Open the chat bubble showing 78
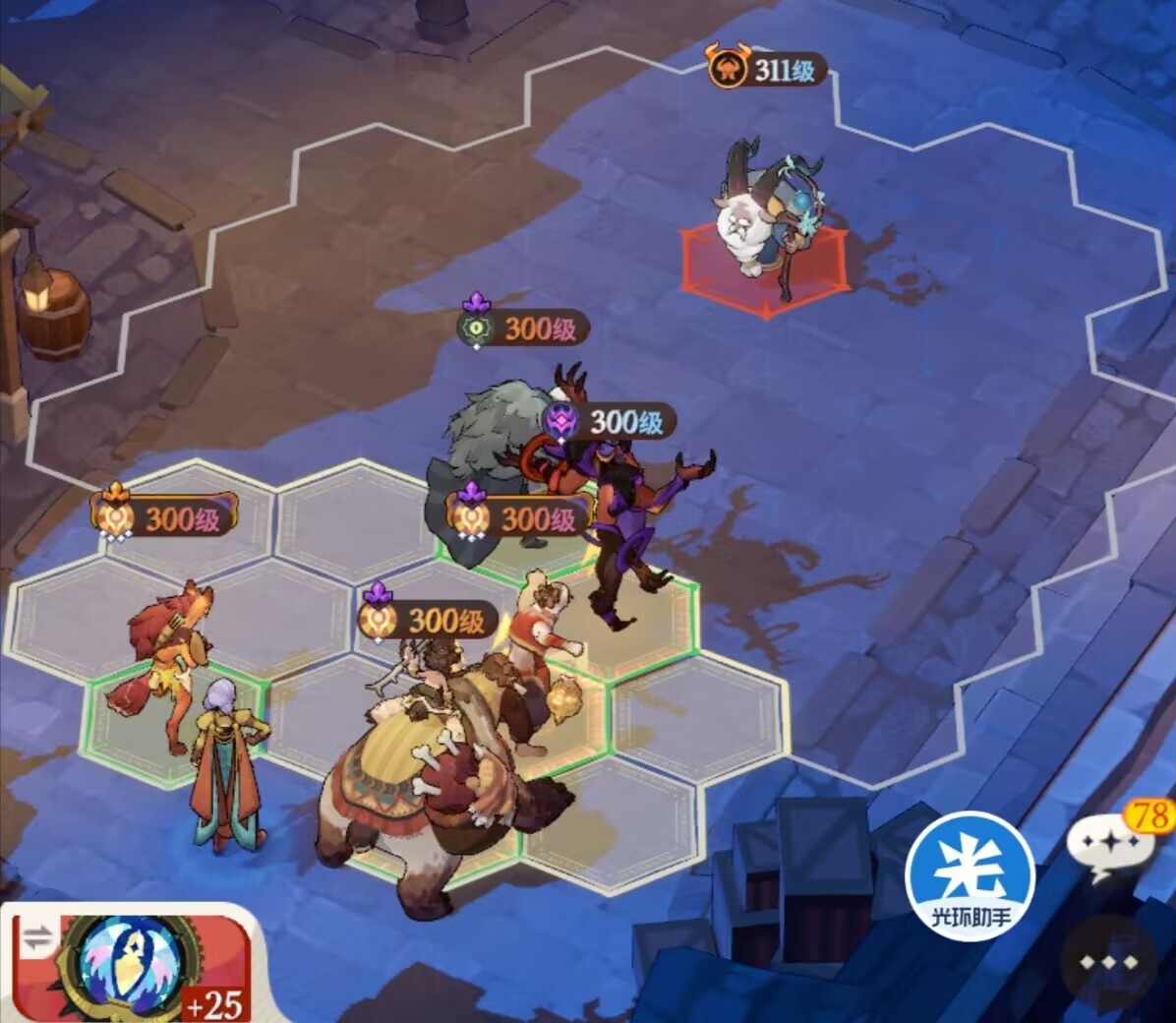This screenshot has height=1023, width=1176. [1113, 843]
